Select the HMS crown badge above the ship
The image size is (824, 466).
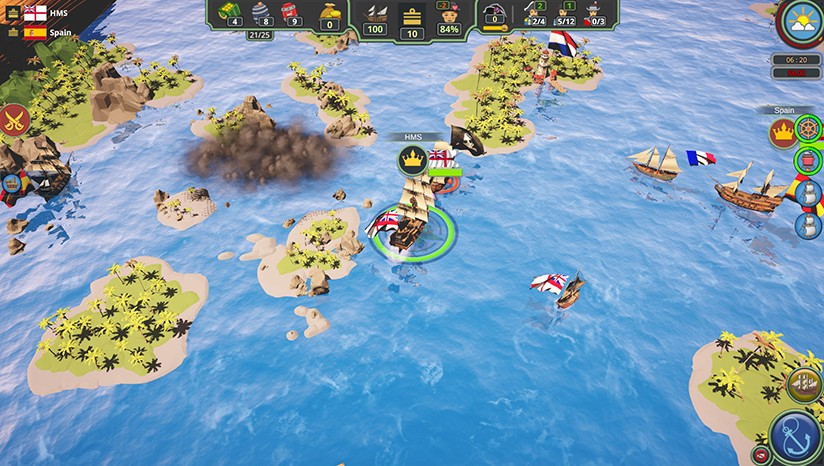(412, 159)
